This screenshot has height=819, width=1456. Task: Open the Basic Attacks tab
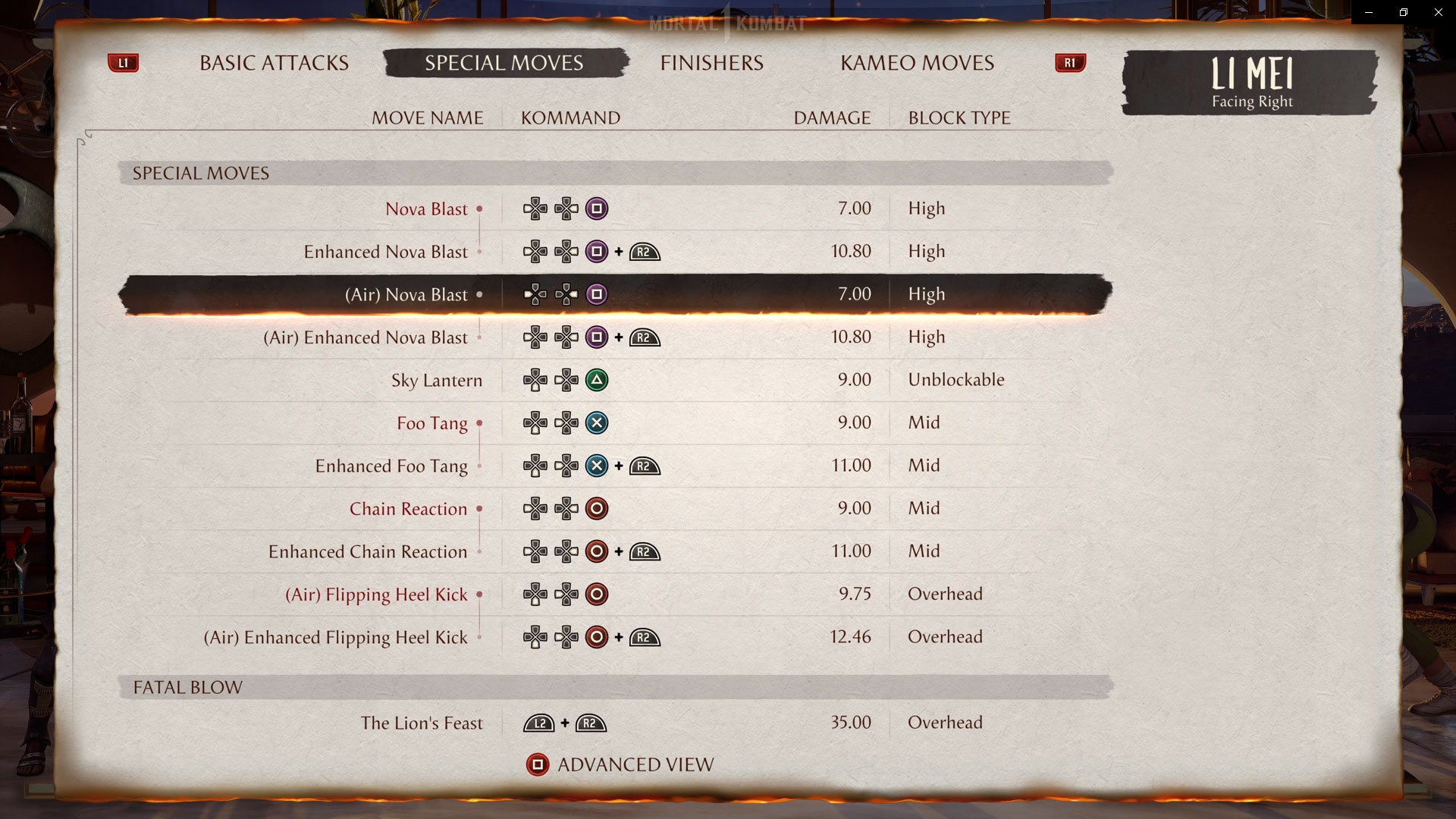pyautogui.click(x=273, y=63)
